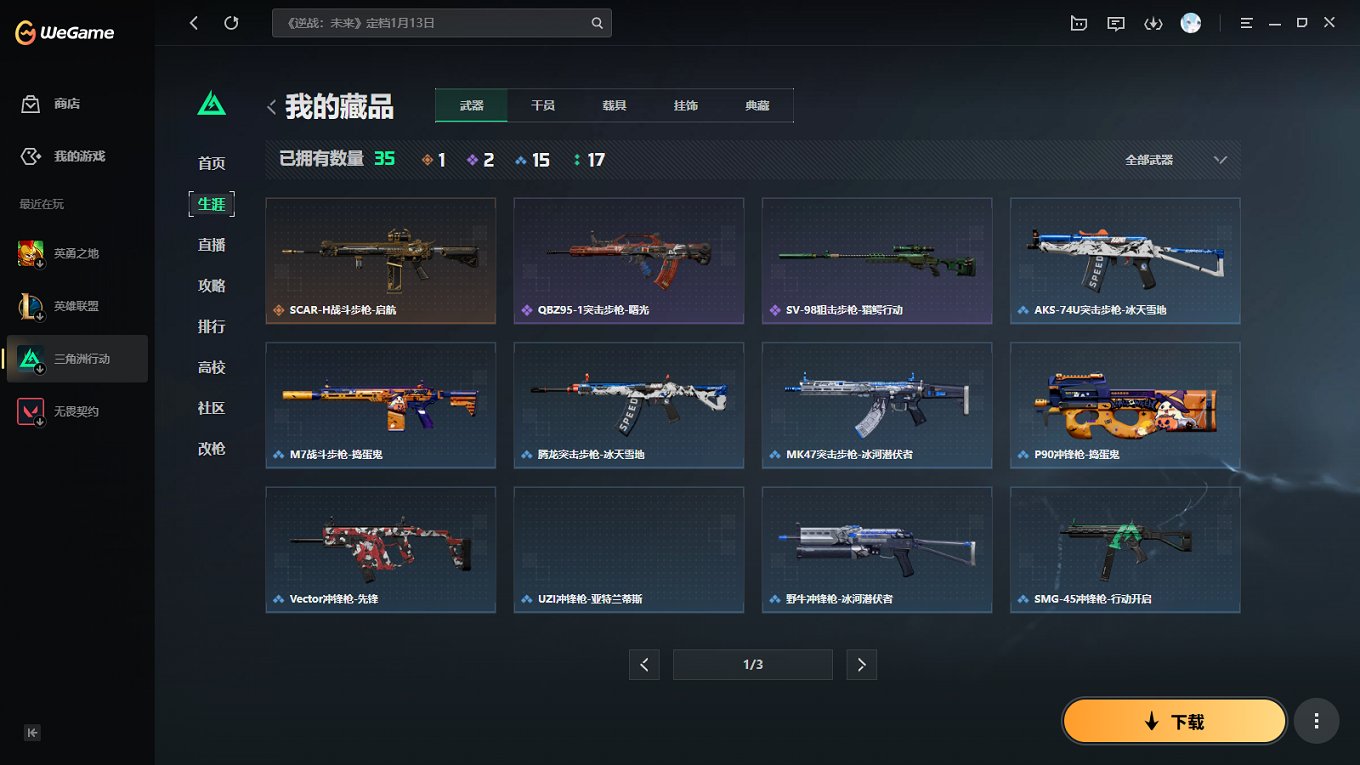Open the download manager icon in titlebar

click(x=1153, y=22)
